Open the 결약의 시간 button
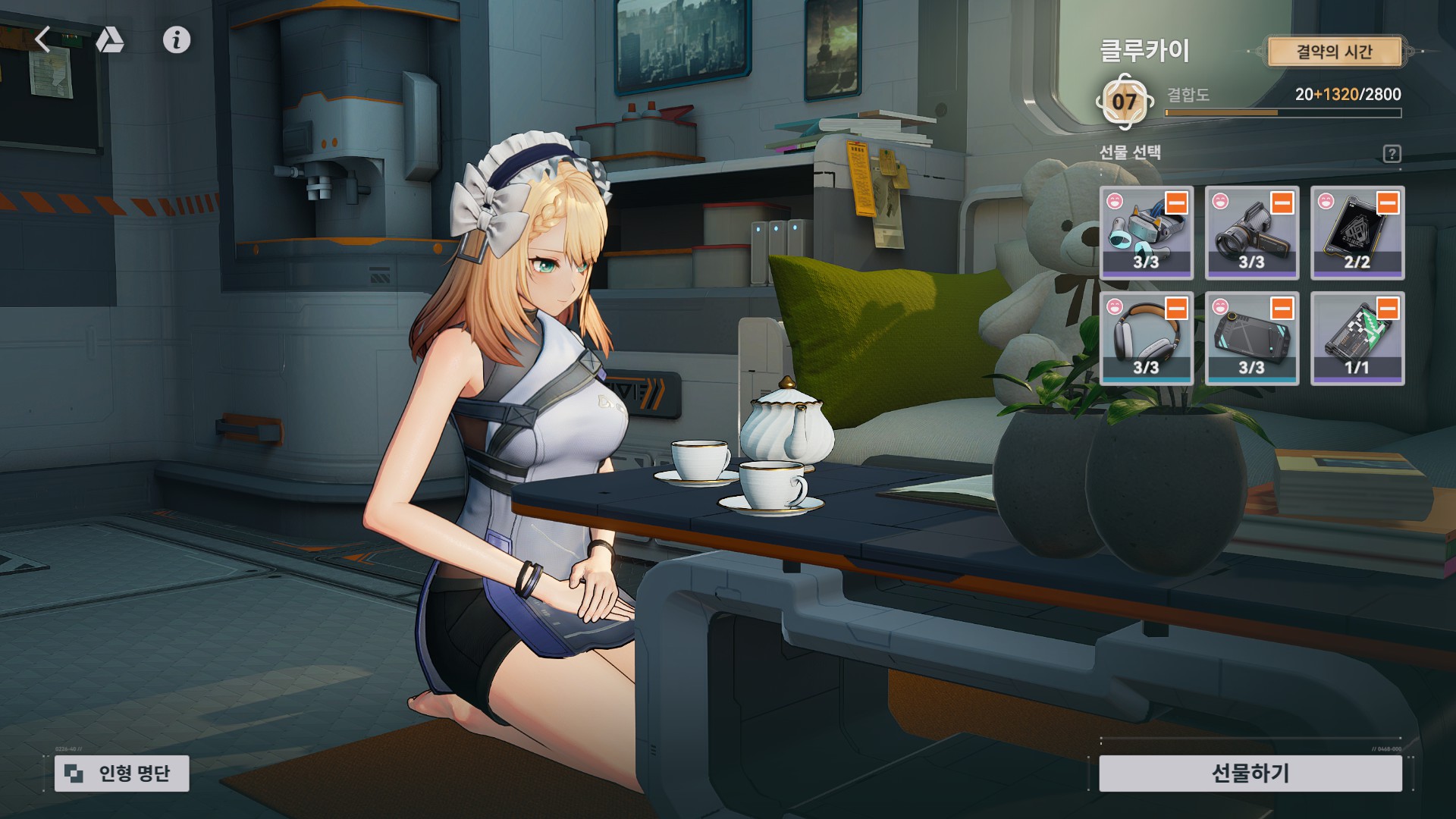Image resolution: width=1456 pixels, height=819 pixels. (x=1333, y=52)
